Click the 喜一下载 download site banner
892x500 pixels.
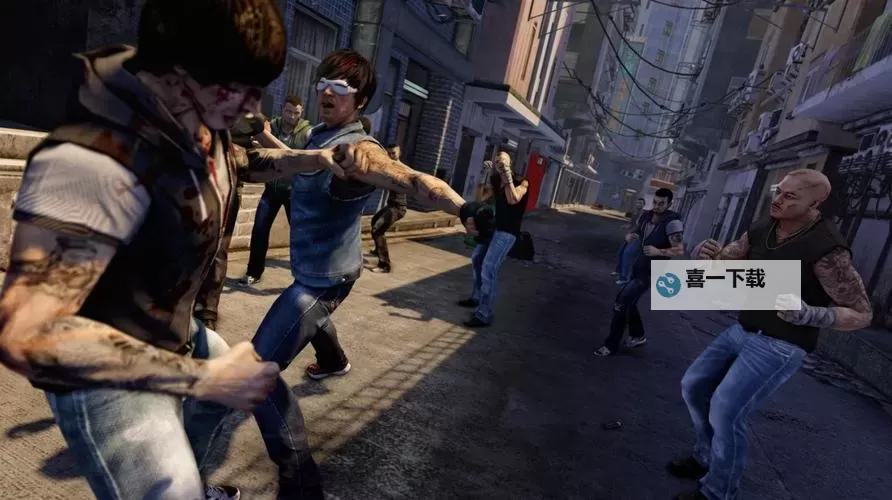coord(725,284)
